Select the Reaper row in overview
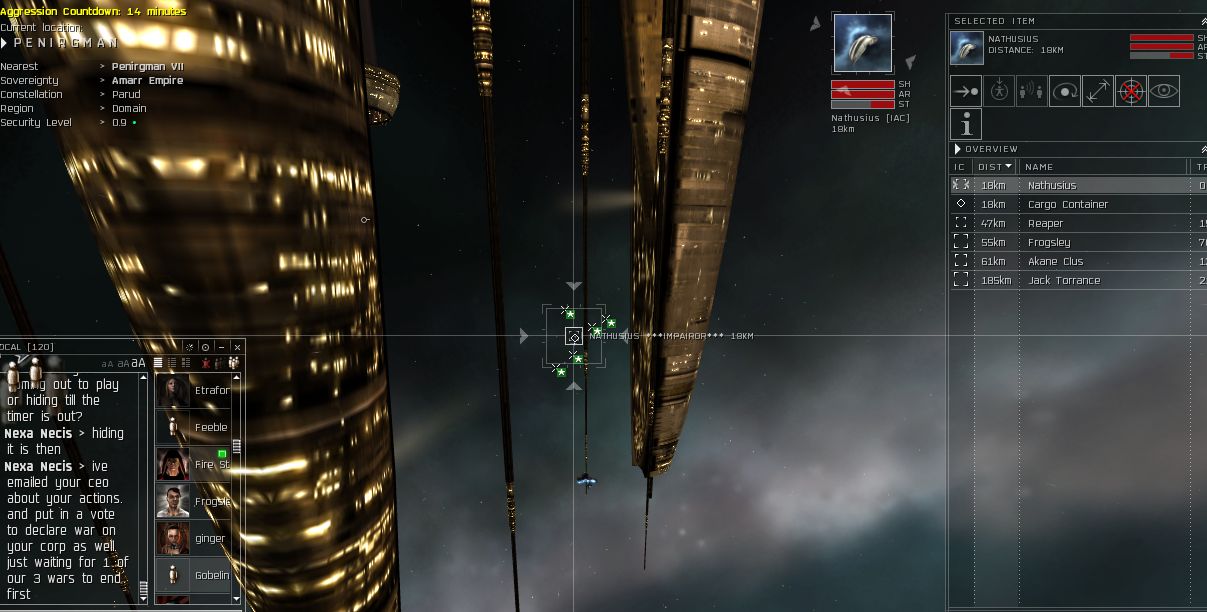1207x612 pixels. 1045,224
